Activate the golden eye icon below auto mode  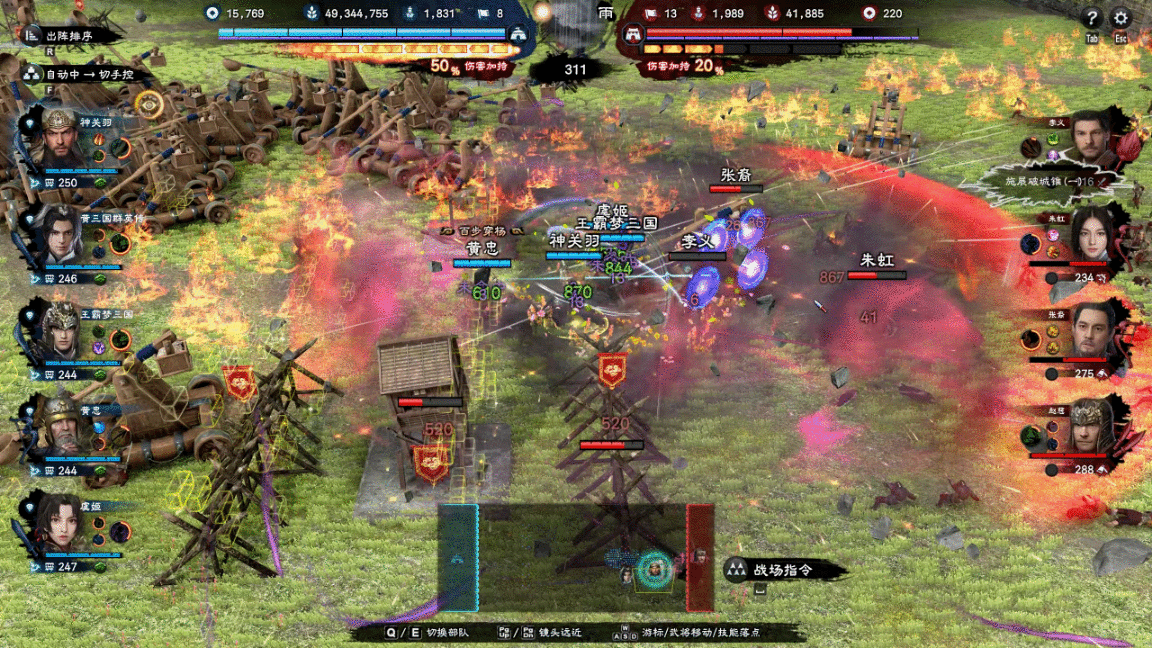(x=149, y=103)
